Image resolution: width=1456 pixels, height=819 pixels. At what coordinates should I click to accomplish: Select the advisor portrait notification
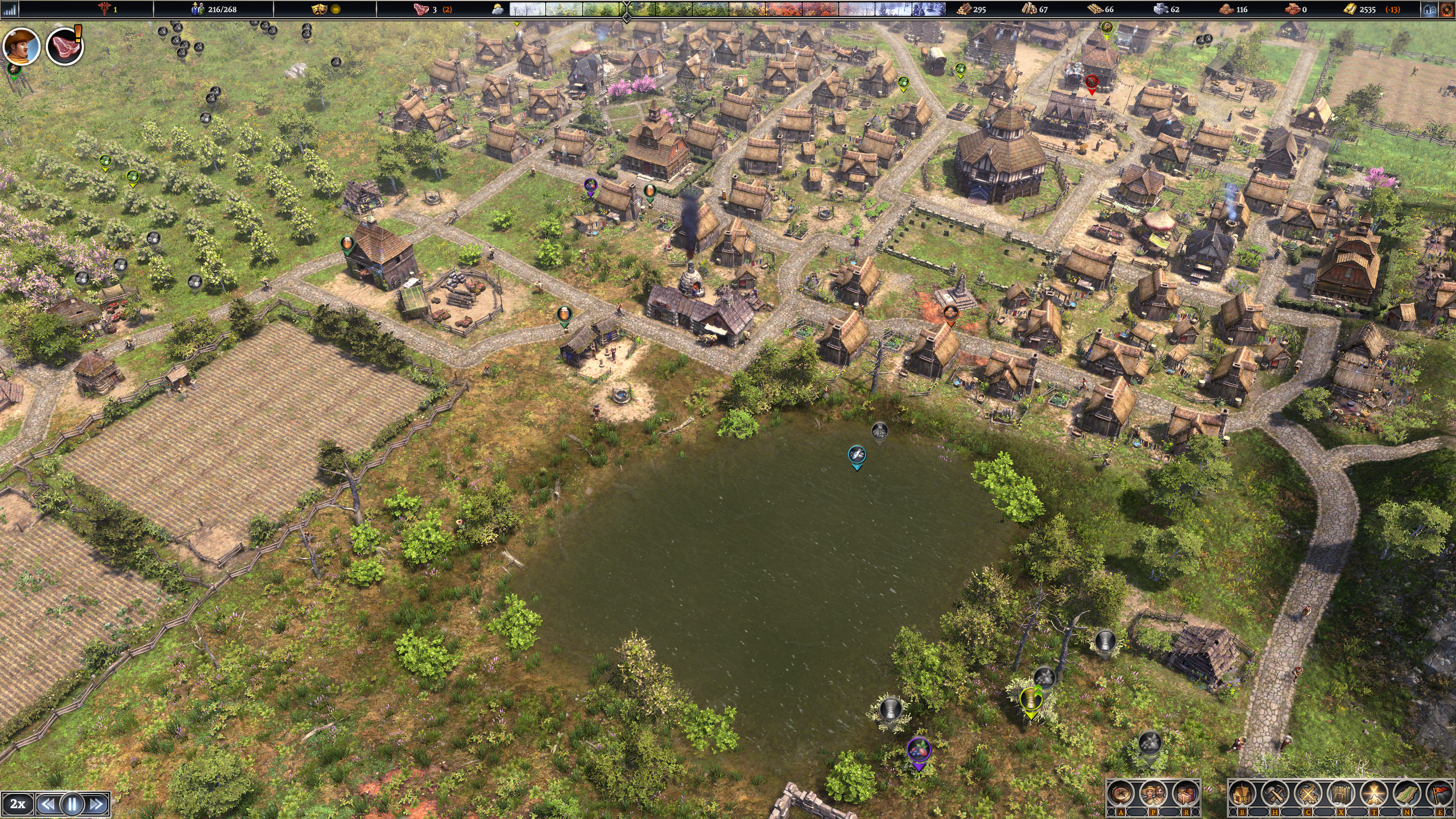[x=22, y=47]
